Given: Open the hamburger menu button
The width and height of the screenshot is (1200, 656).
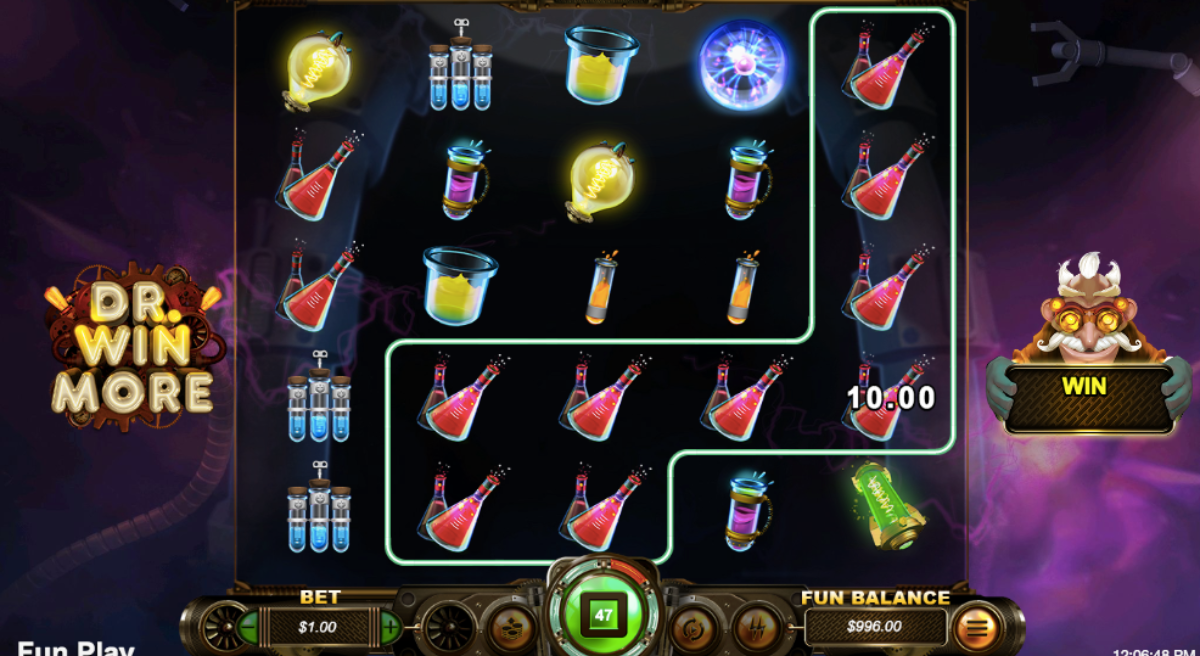Looking at the screenshot, I should coord(977,628).
